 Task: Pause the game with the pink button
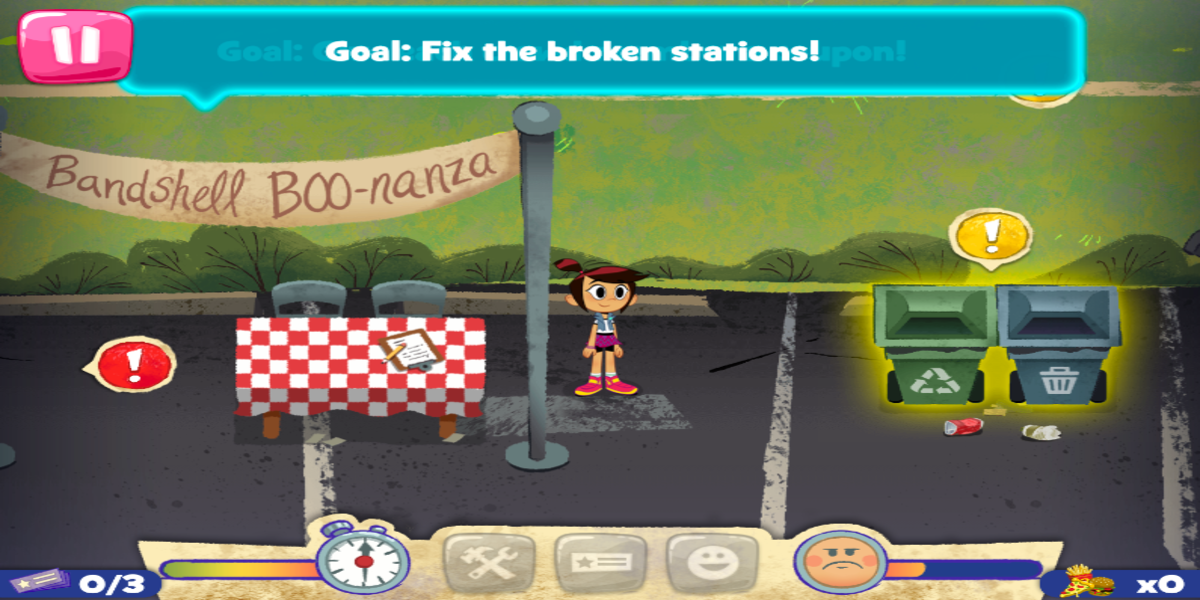pos(75,46)
